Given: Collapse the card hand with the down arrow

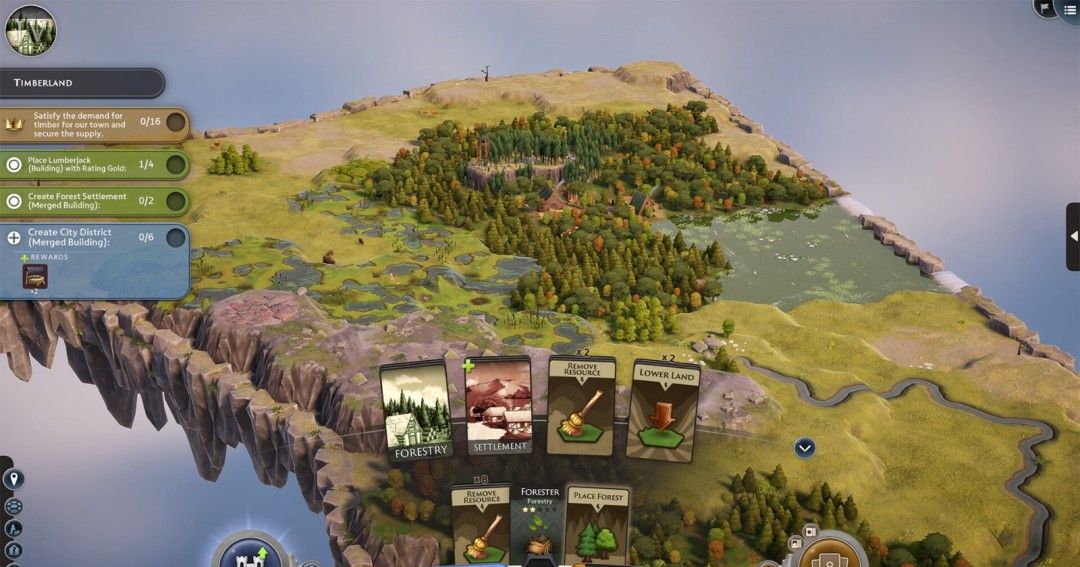Looking at the screenshot, I should pos(805,448).
